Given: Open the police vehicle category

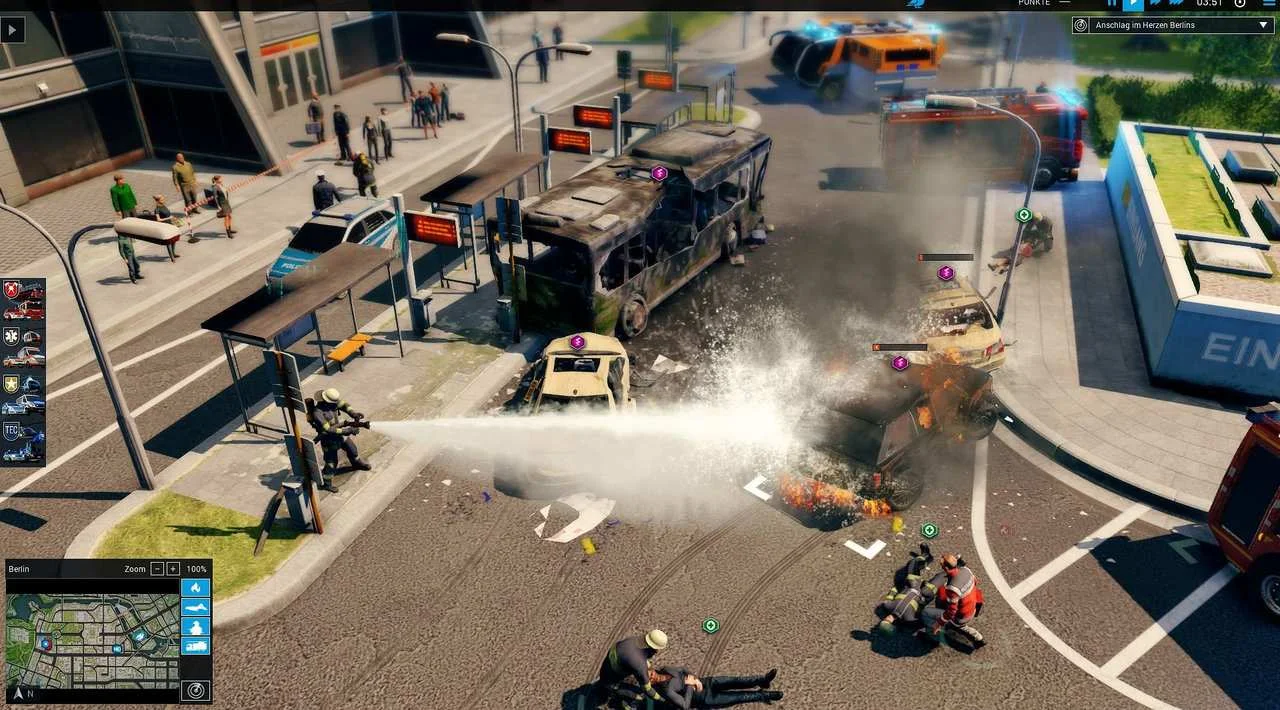Looking at the screenshot, I should pyautogui.click(x=23, y=393).
